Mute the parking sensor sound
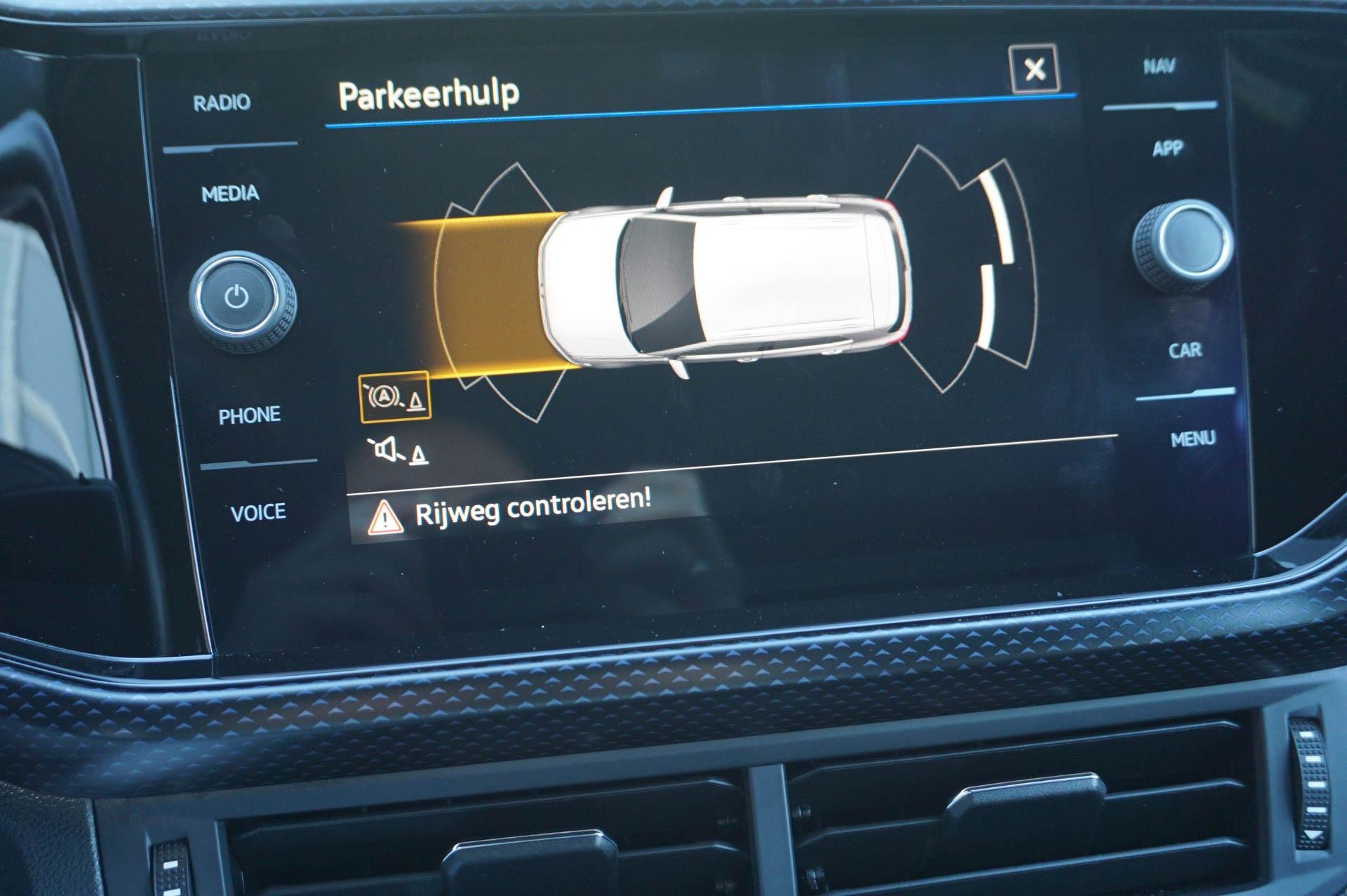Viewport: 1347px width, 896px height. (398, 450)
